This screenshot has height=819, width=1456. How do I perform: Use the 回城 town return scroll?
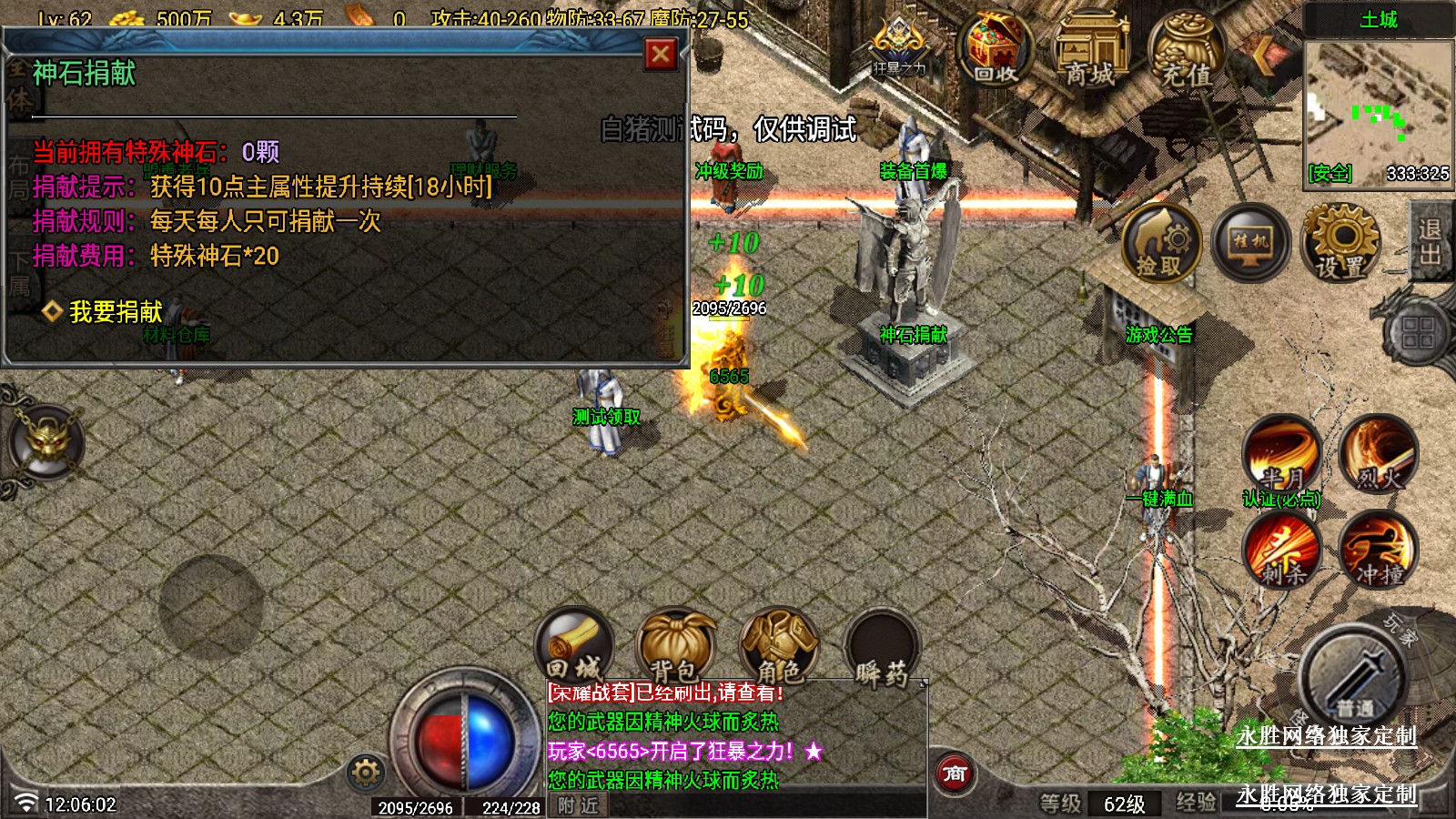(574, 646)
